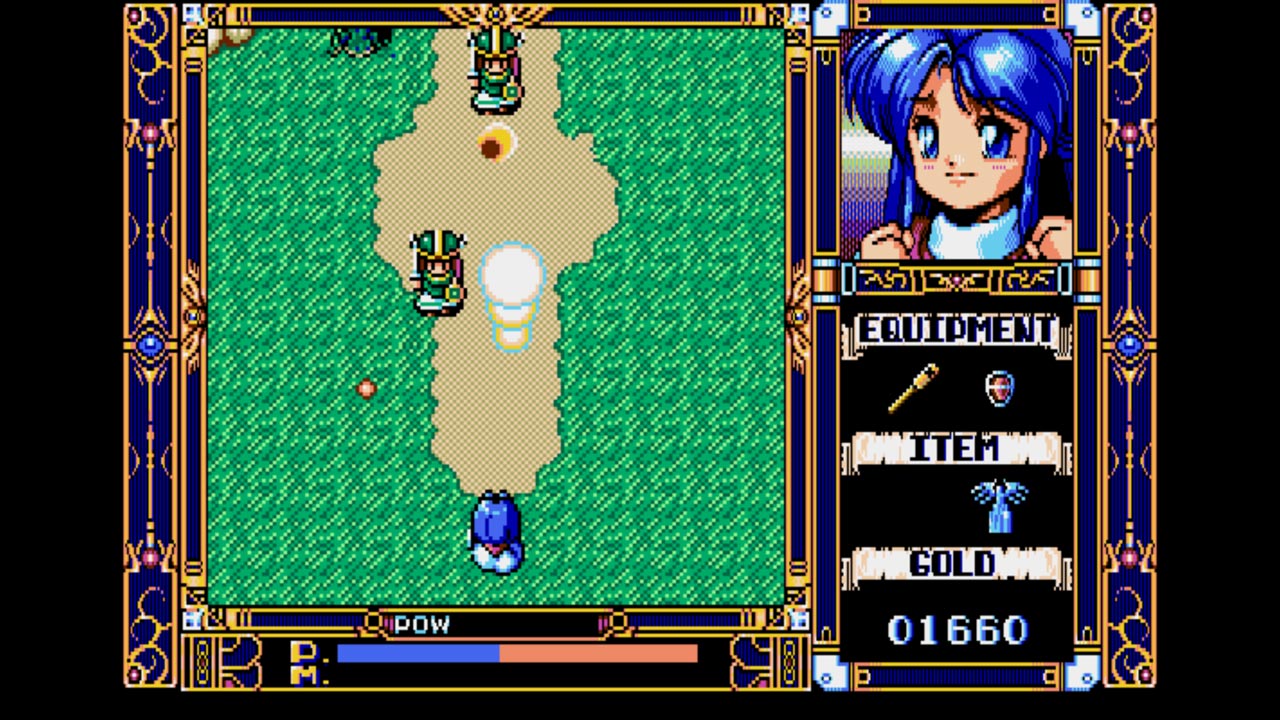1280x720 pixels.
Task: Click the POW label on the status bar
Action: tap(424, 625)
